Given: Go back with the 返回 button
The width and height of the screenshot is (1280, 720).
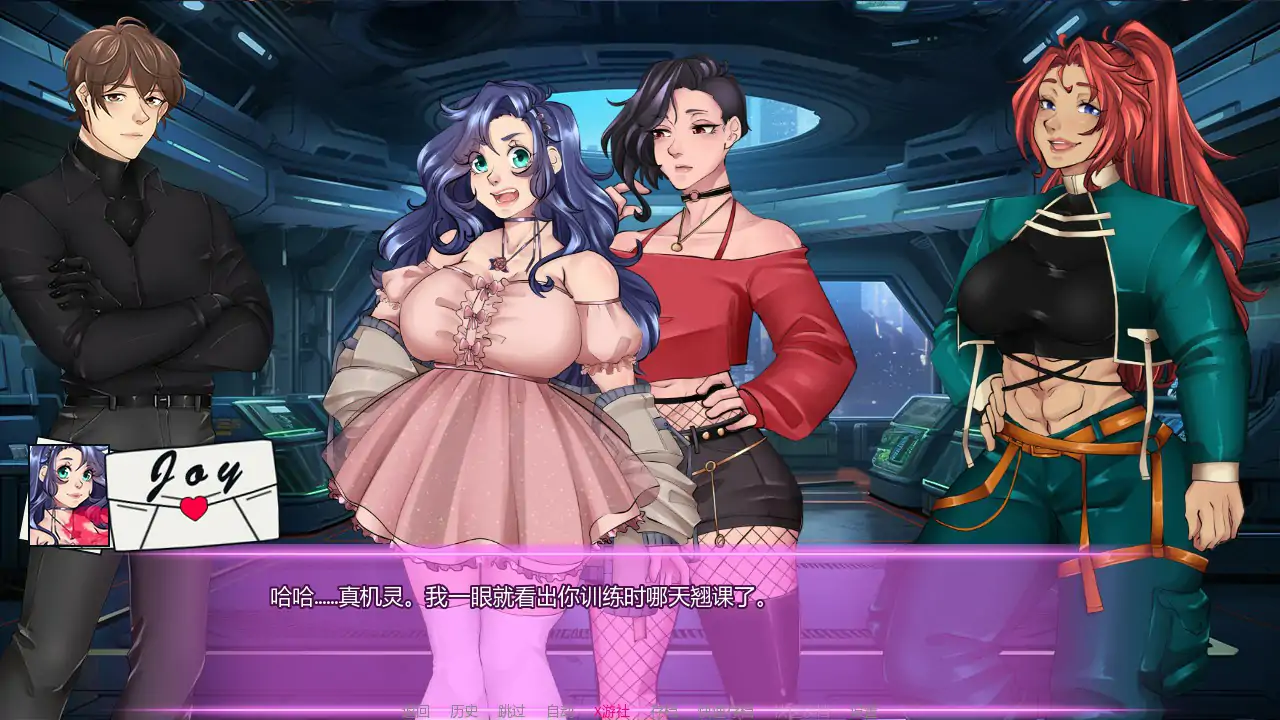Looking at the screenshot, I should (x=416, y=712).
